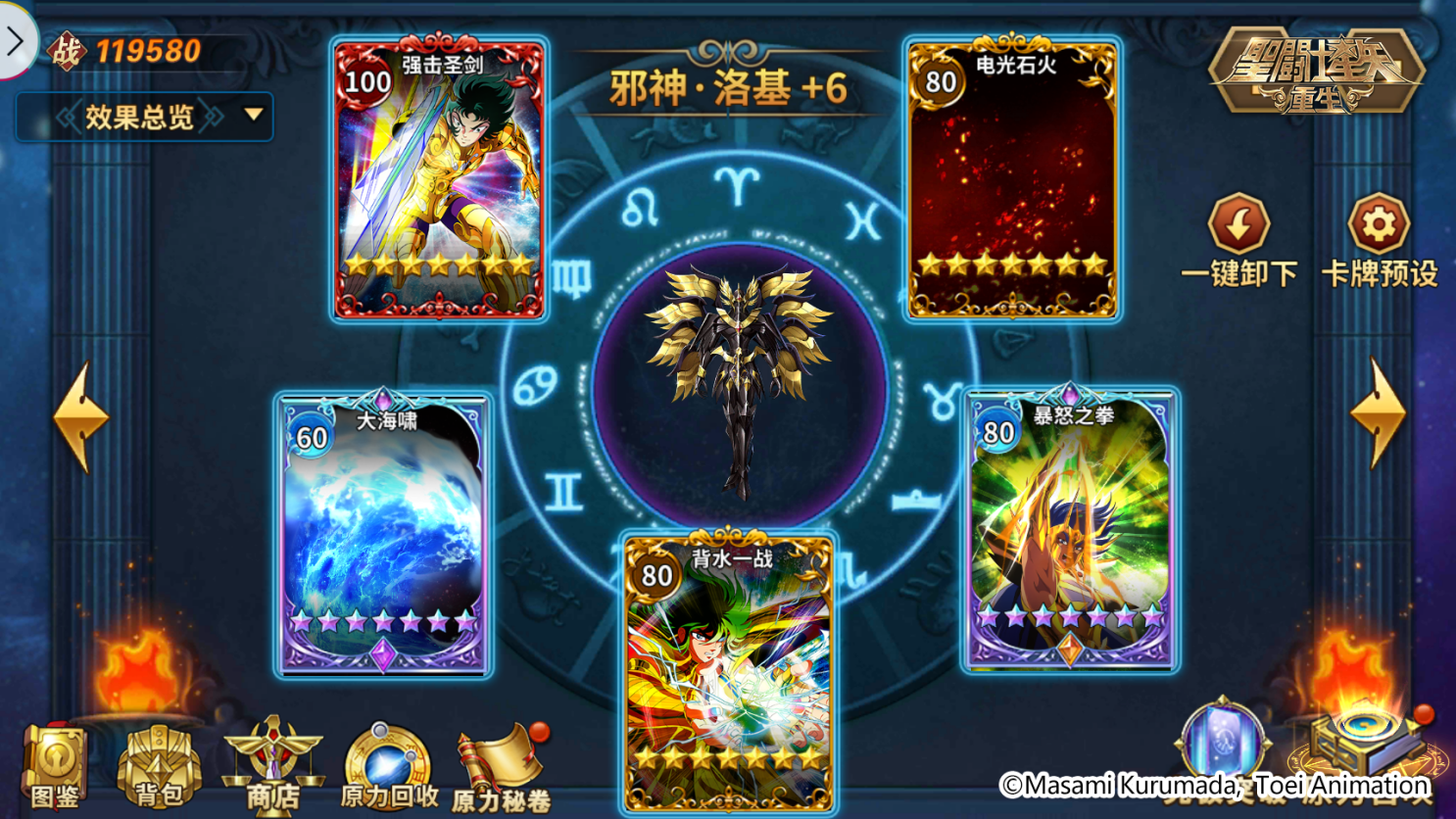
Task: Open the 效果总览 effects overview dropdown
Action: point(140,115)
